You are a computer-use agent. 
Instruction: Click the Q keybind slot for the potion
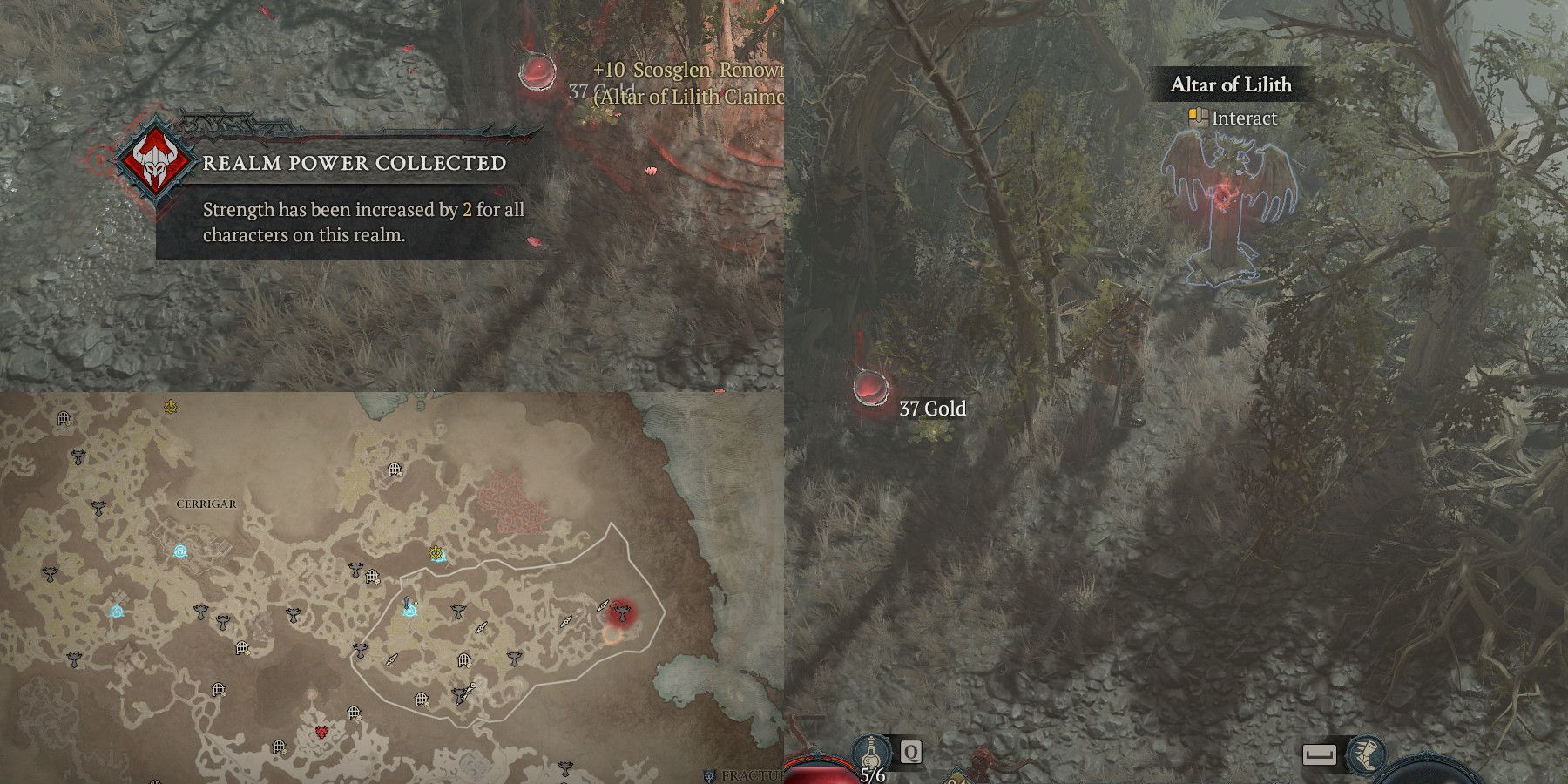(x=910, y=751)
